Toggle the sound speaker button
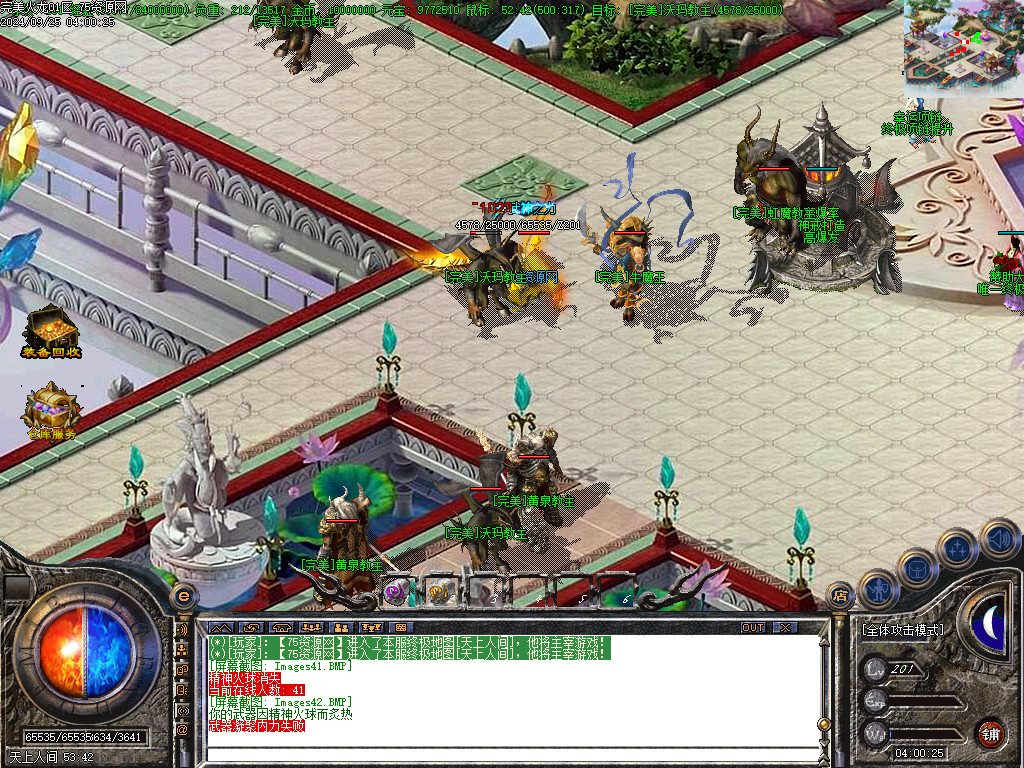Viewport: 1024px width, 768px height. click(x=998, y=537)
